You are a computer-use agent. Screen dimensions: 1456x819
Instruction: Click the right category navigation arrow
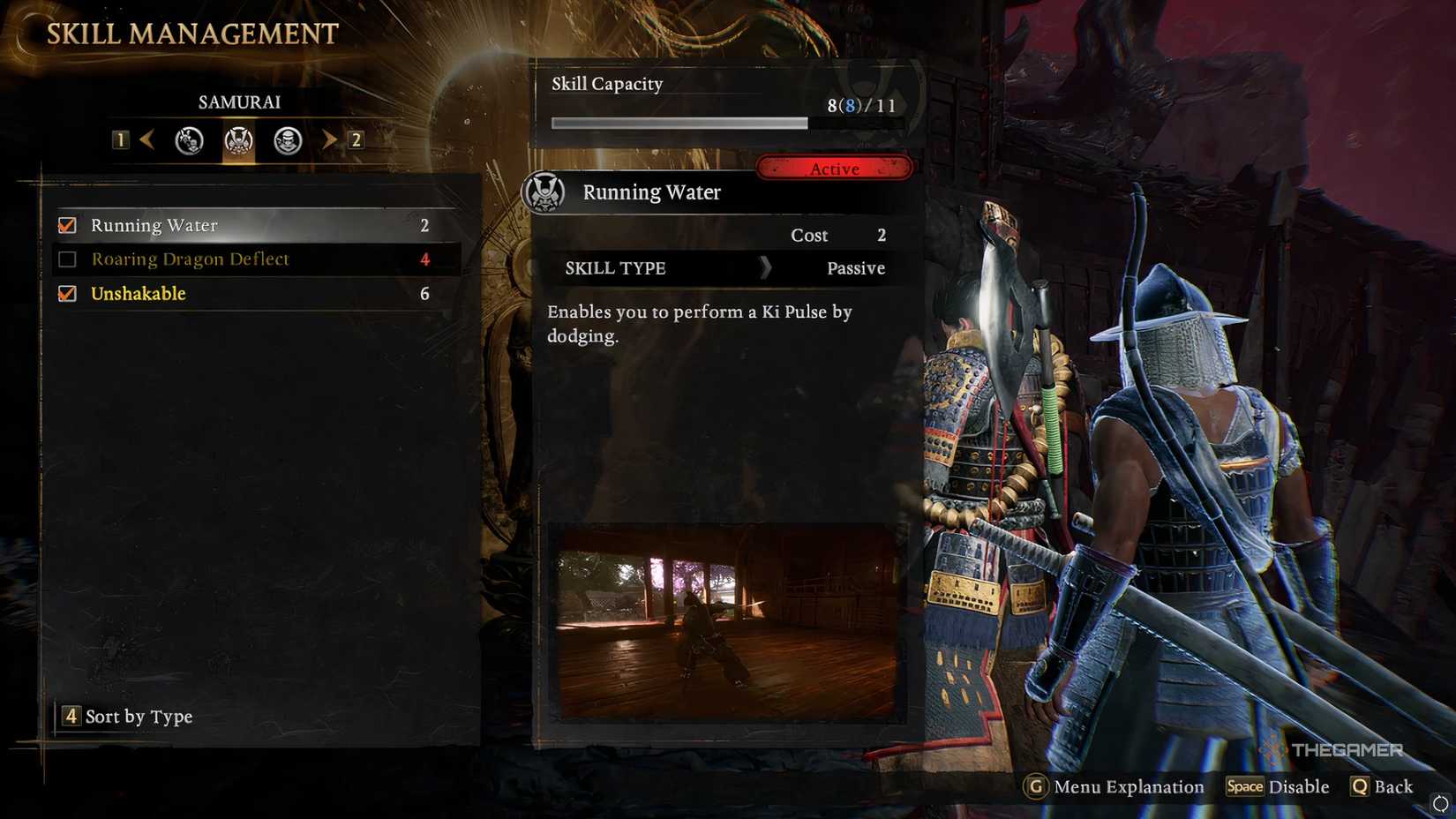pos(327,139)
